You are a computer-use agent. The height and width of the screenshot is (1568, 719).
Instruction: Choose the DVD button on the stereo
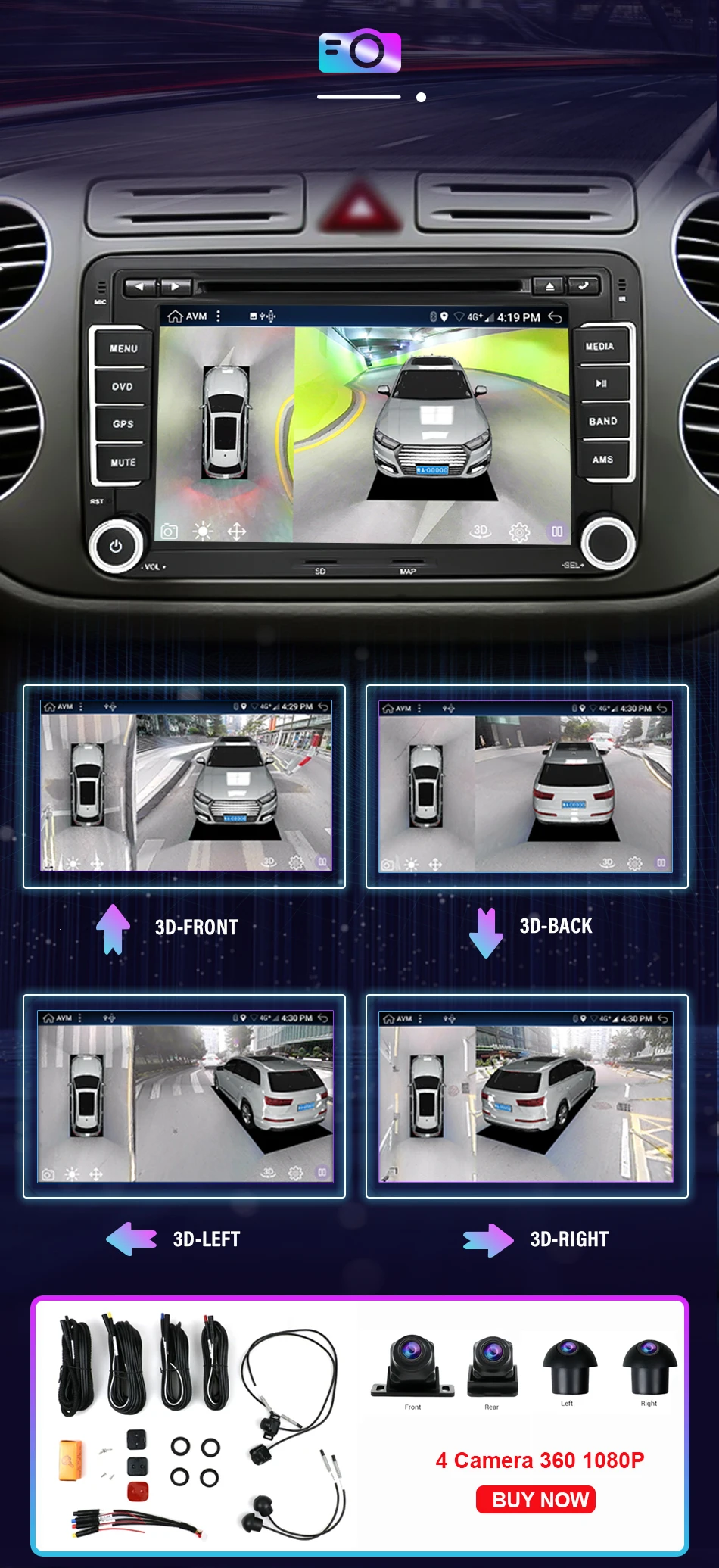coord(123,386)
